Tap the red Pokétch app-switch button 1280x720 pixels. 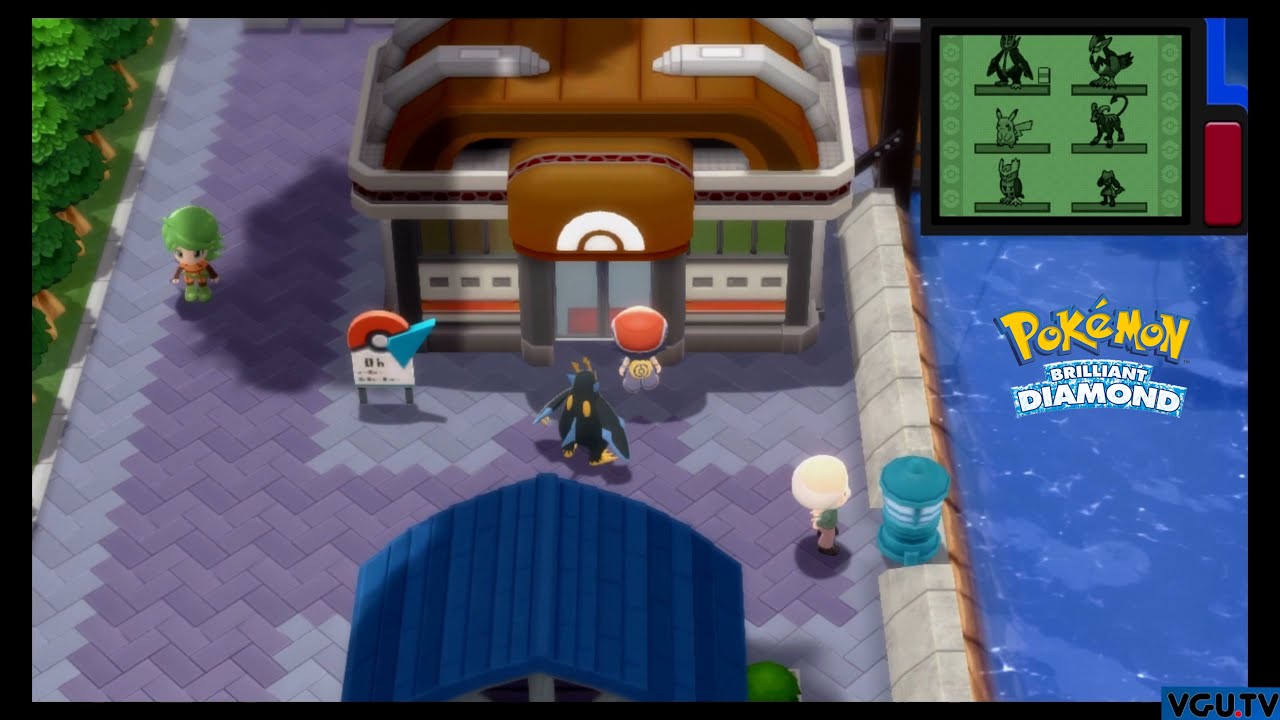tap(1222, 172)
